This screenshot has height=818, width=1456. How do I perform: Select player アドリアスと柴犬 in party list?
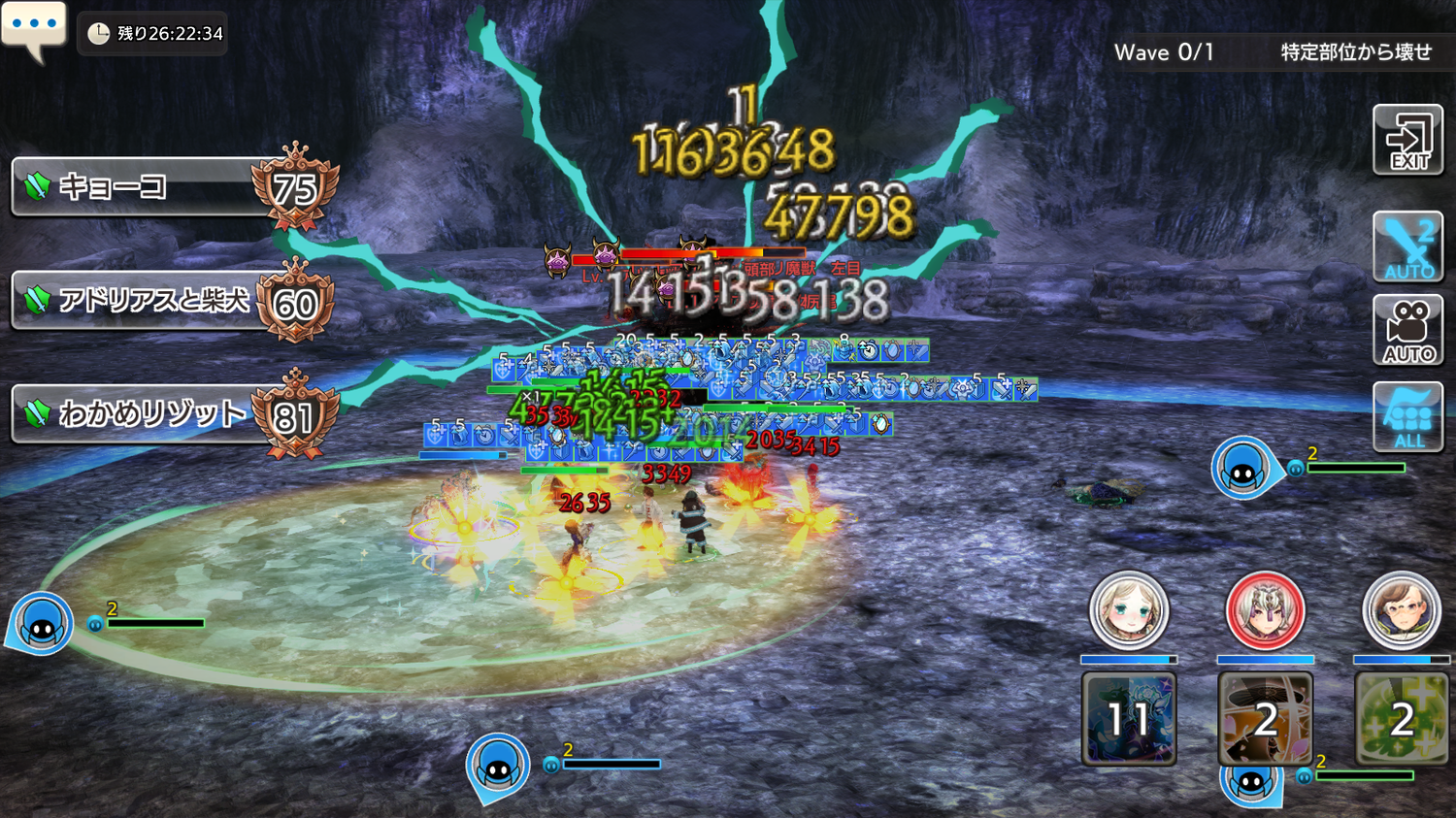(146, 301)
